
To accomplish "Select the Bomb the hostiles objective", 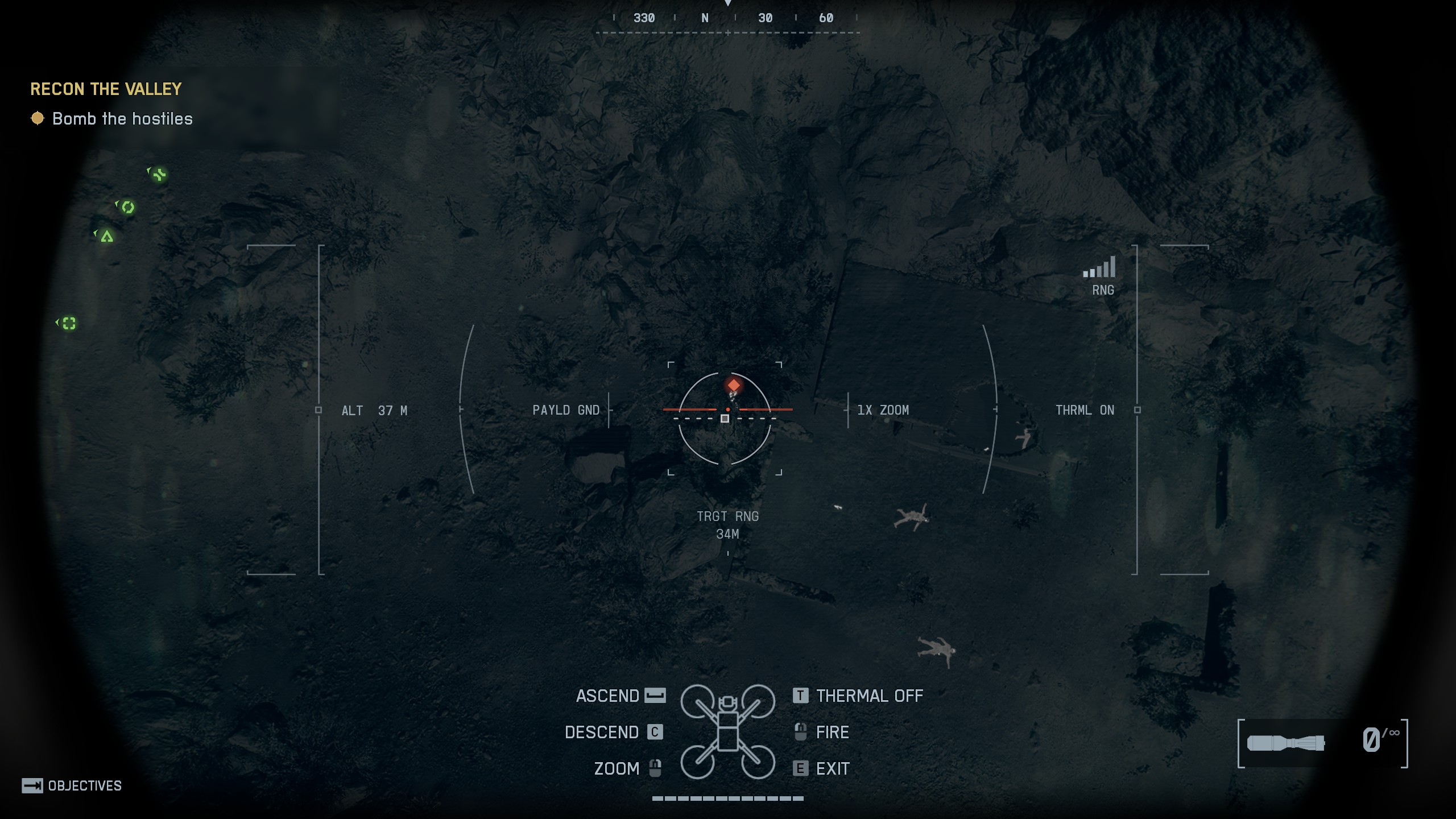I will (x=122, y=119).
